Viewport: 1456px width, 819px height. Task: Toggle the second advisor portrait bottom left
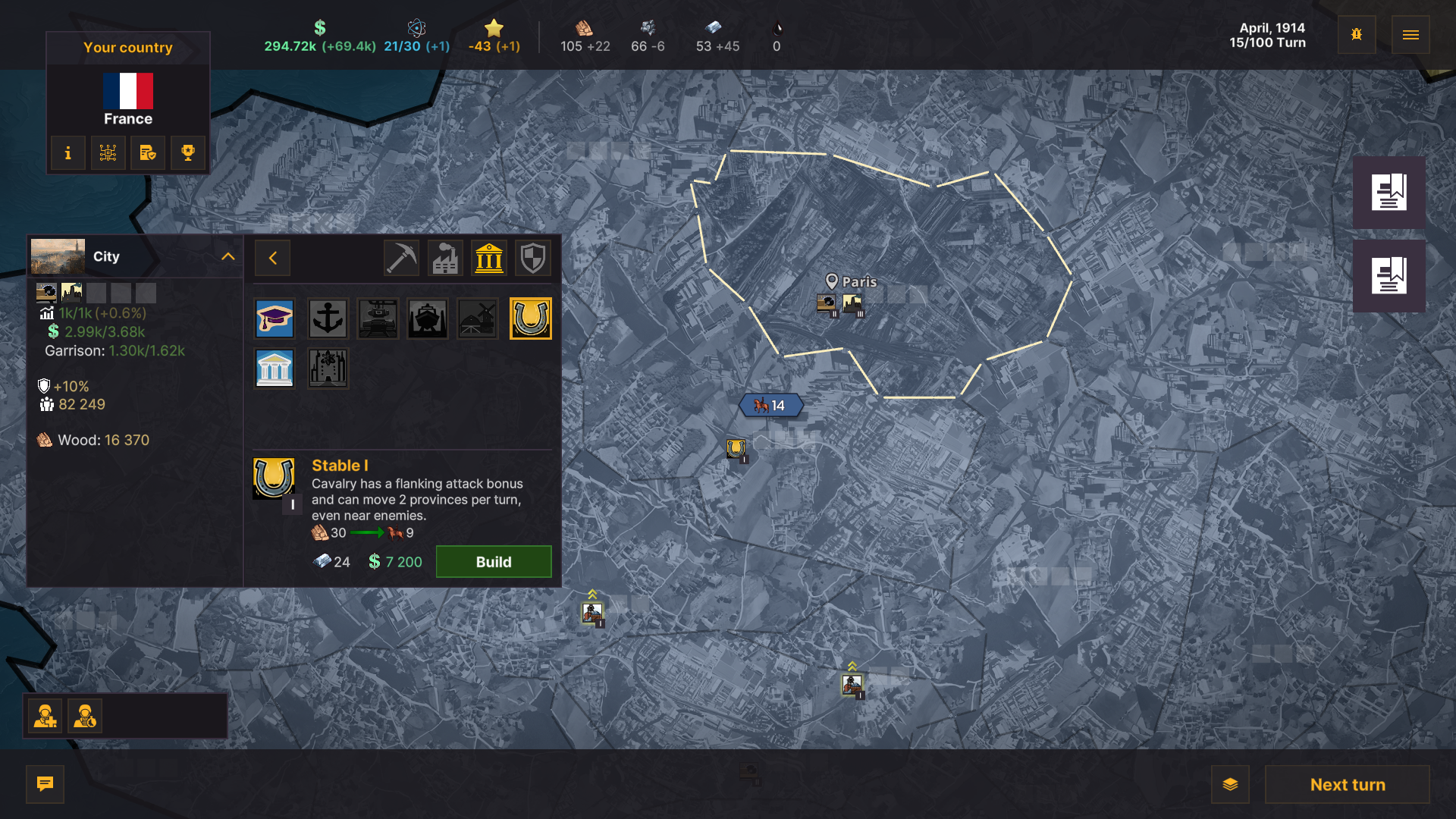click(x=85, y=715)
